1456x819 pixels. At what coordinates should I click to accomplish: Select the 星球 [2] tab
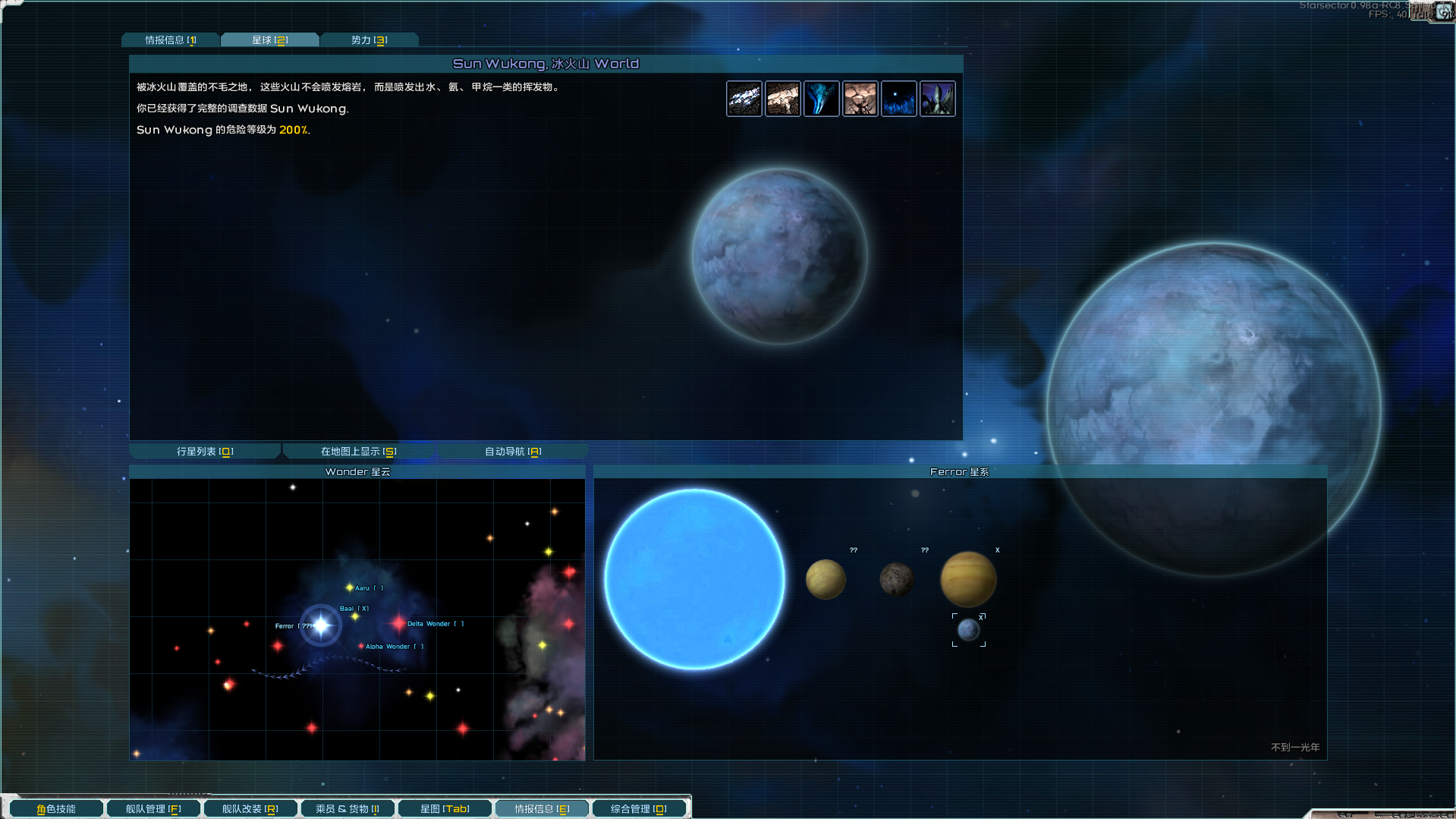[269, 40]
